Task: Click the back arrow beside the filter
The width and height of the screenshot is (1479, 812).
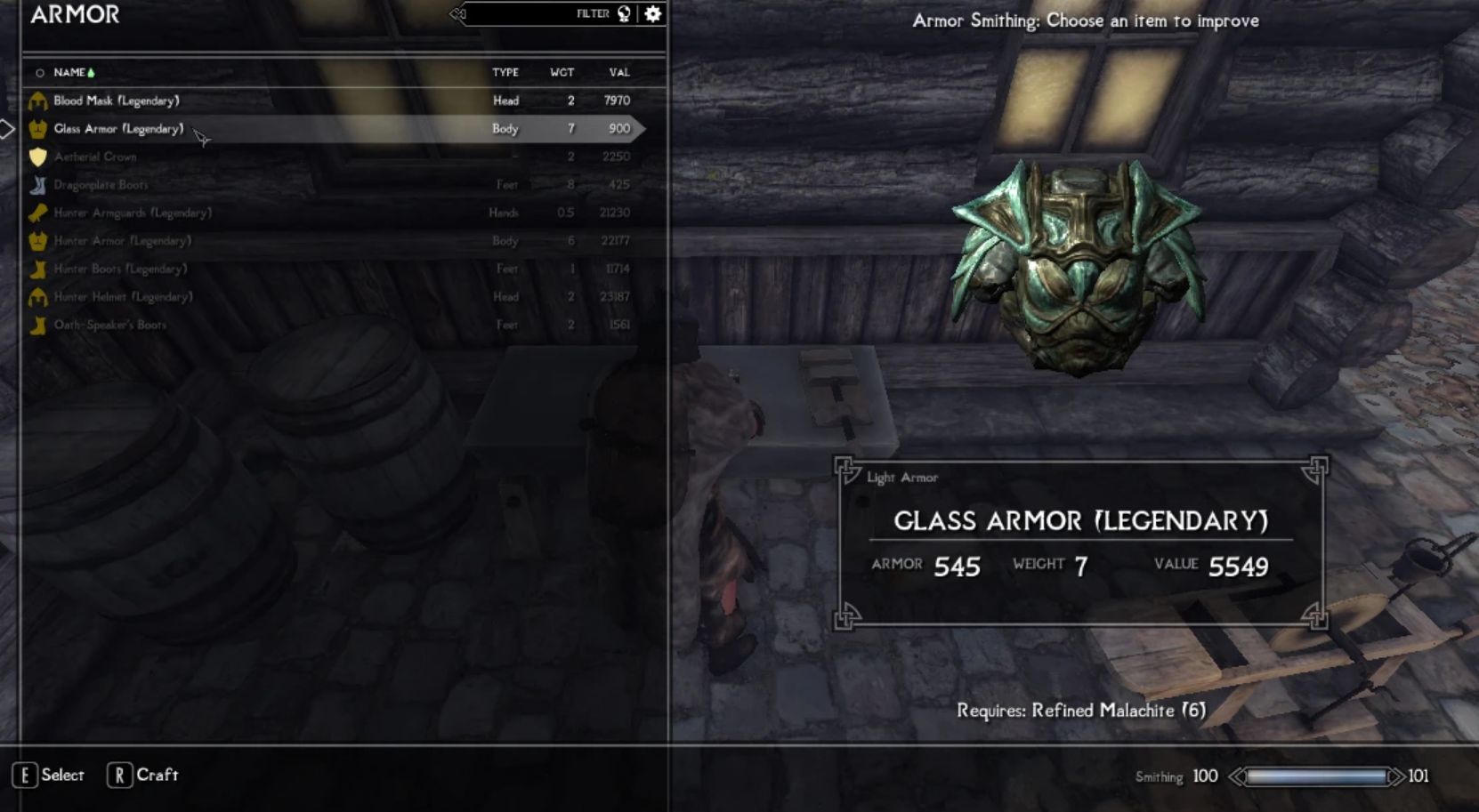Action: (x=457, y=13)
